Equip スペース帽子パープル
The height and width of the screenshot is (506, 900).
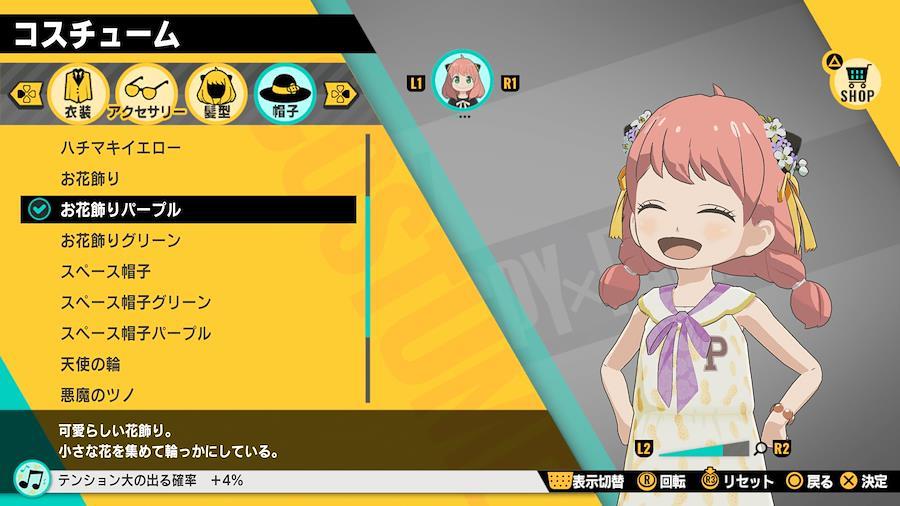pyautogui.click(x=135, y=333)
